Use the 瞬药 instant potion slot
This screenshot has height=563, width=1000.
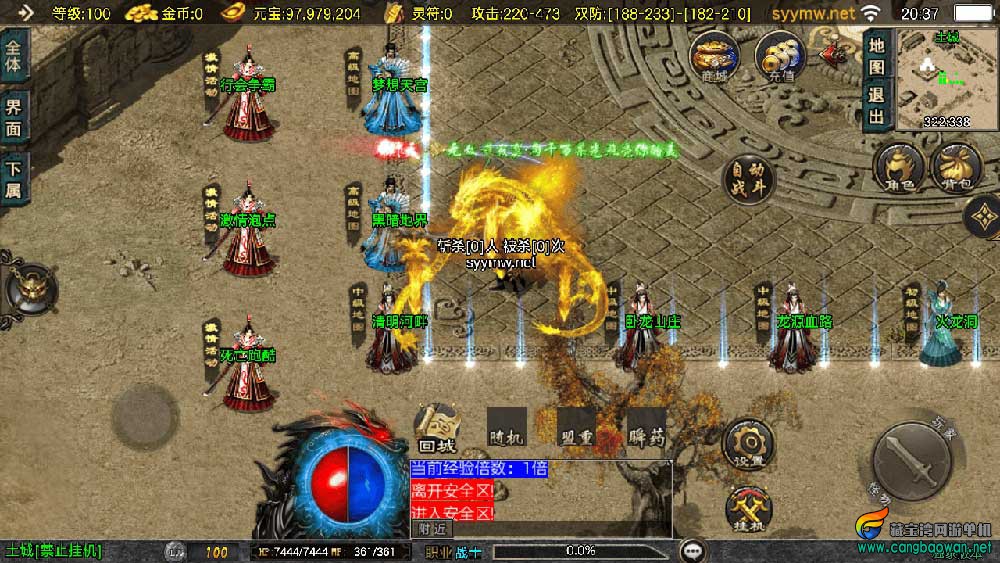pyautogui.click(x=646, y=427)
